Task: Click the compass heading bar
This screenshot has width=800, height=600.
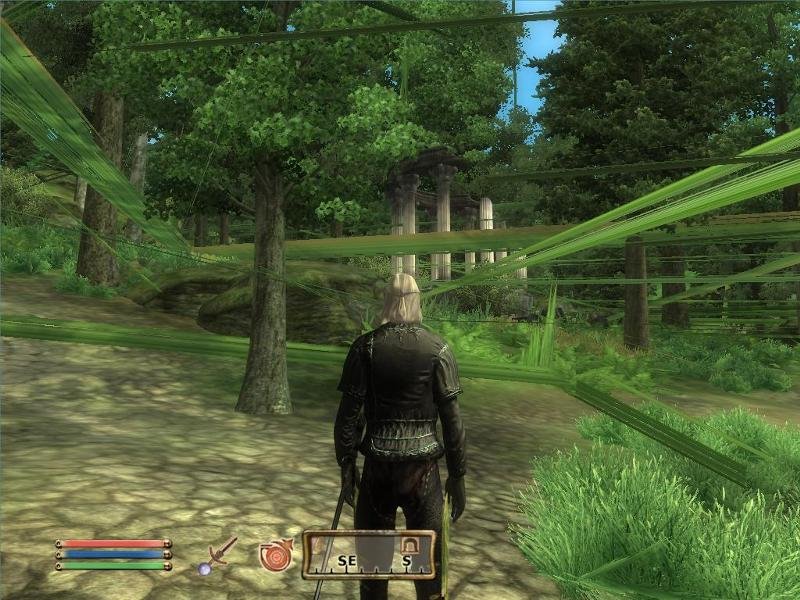Action: (368, 556)
